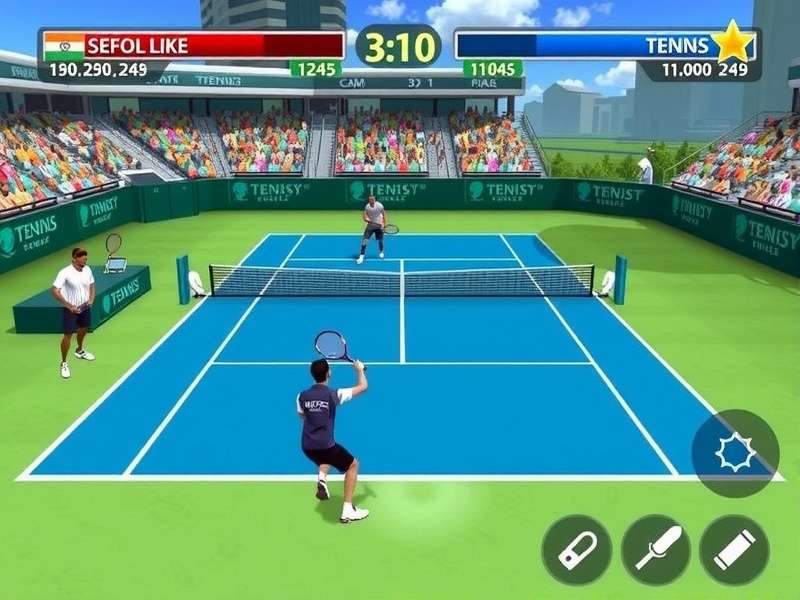Select the racket swing action button
Viewport: 800px width, 600px height.
pos(656,550)
